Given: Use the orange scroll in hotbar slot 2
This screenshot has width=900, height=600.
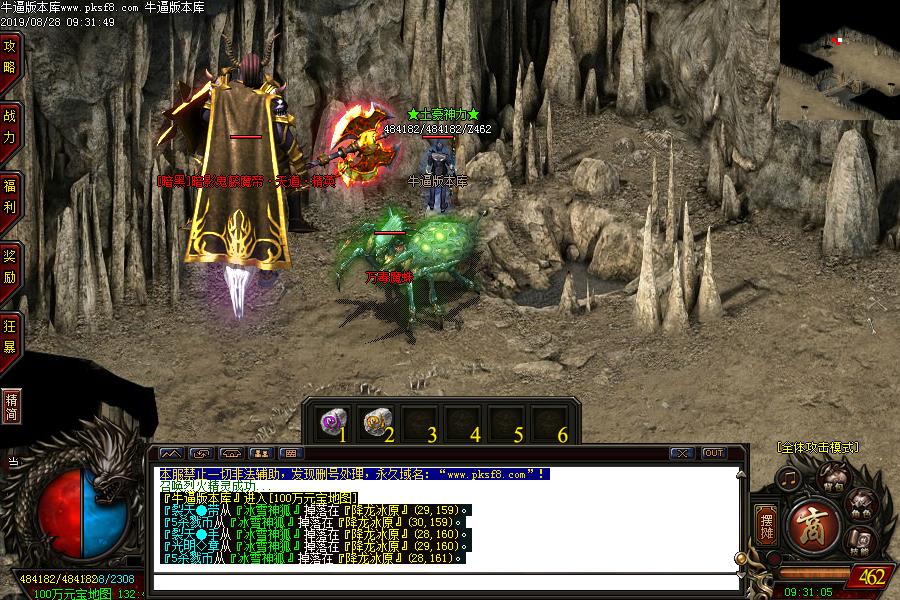Looking at the screenshot, I should [375, 422].
